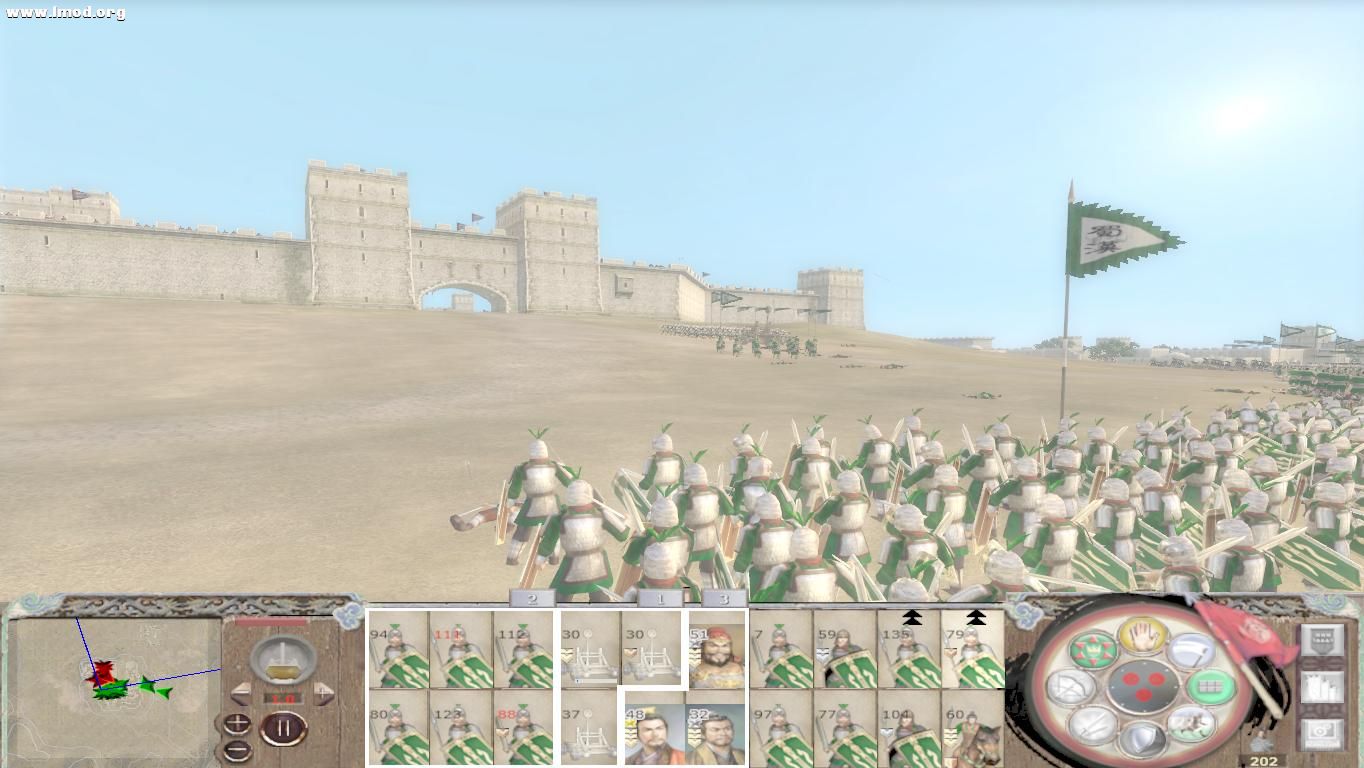Expand the left unit card stack arrows

(x=912, y=618)
